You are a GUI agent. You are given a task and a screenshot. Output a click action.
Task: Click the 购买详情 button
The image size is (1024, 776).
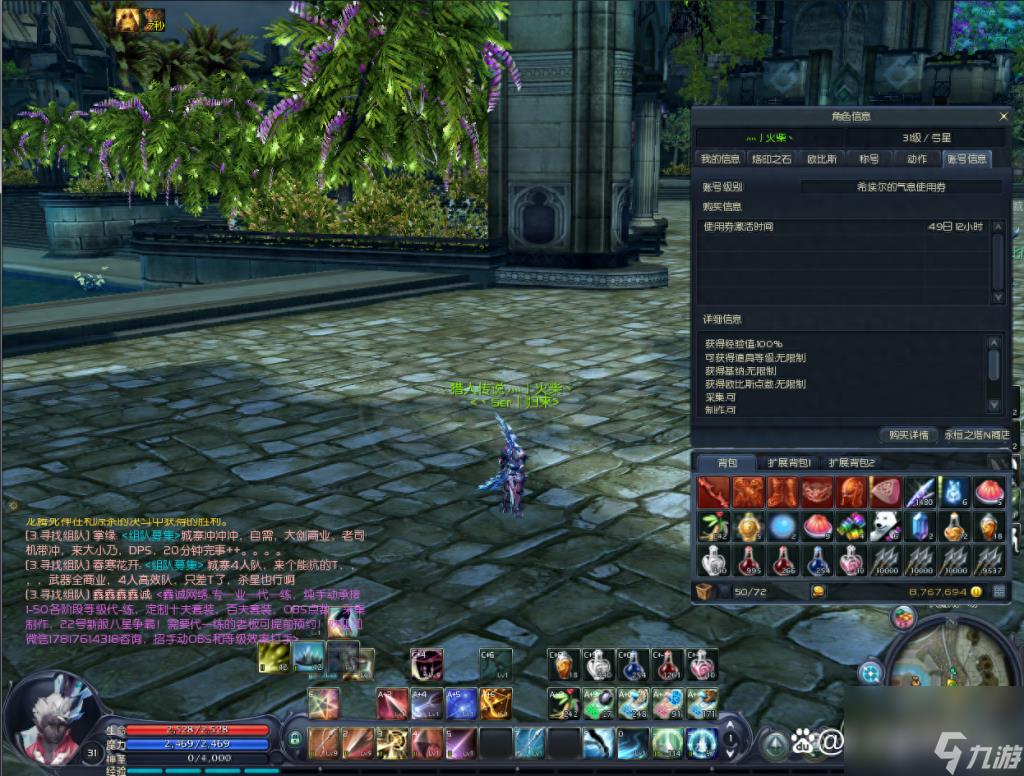point(906,435)
